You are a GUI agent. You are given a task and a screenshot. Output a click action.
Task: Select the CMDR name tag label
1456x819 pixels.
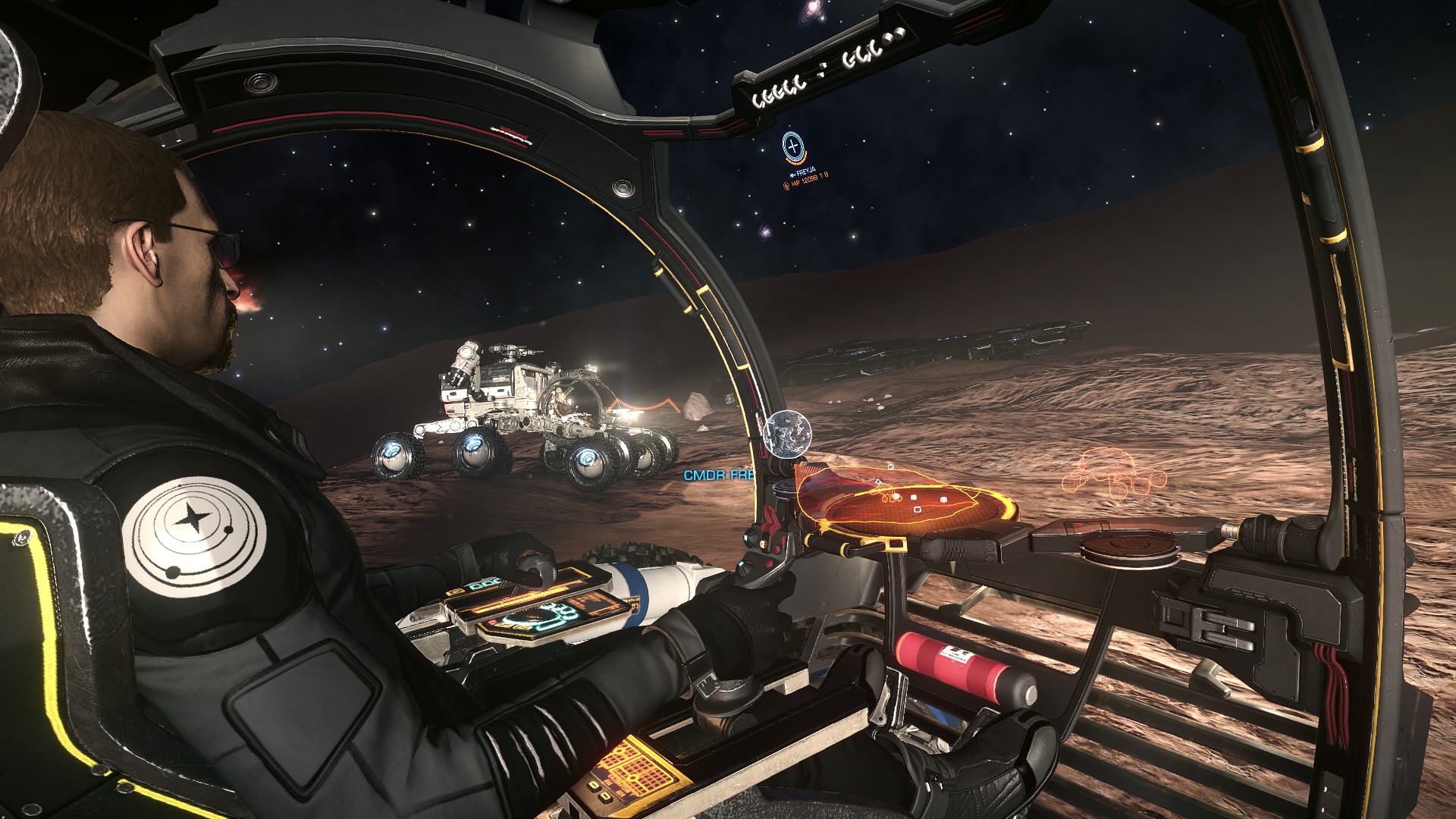tap(719, 475)
